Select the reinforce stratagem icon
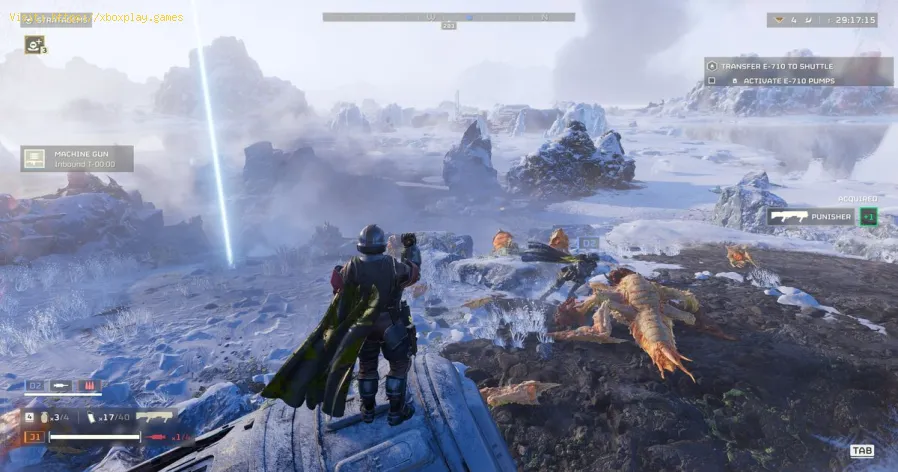 click(34, 45)
